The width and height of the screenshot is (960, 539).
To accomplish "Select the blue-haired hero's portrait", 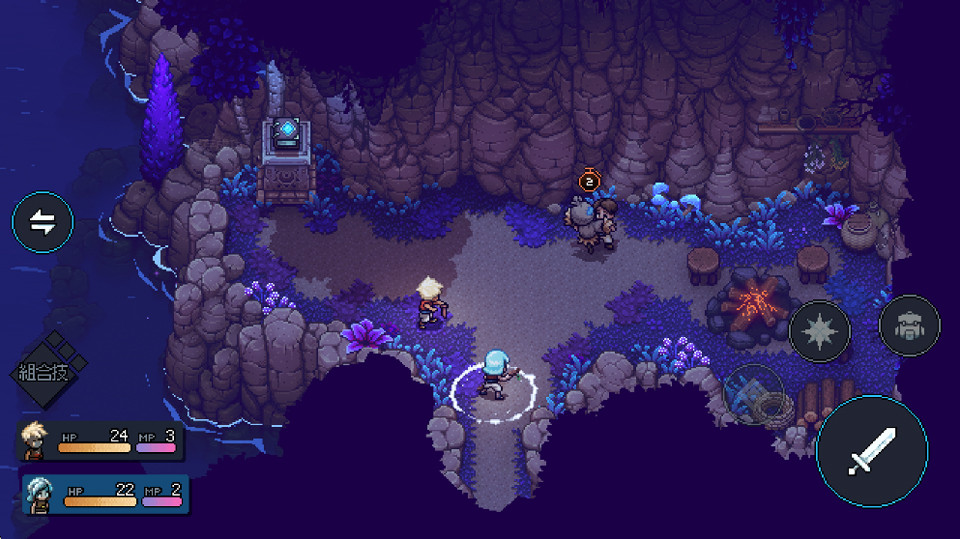I will [x=40, y=493].
